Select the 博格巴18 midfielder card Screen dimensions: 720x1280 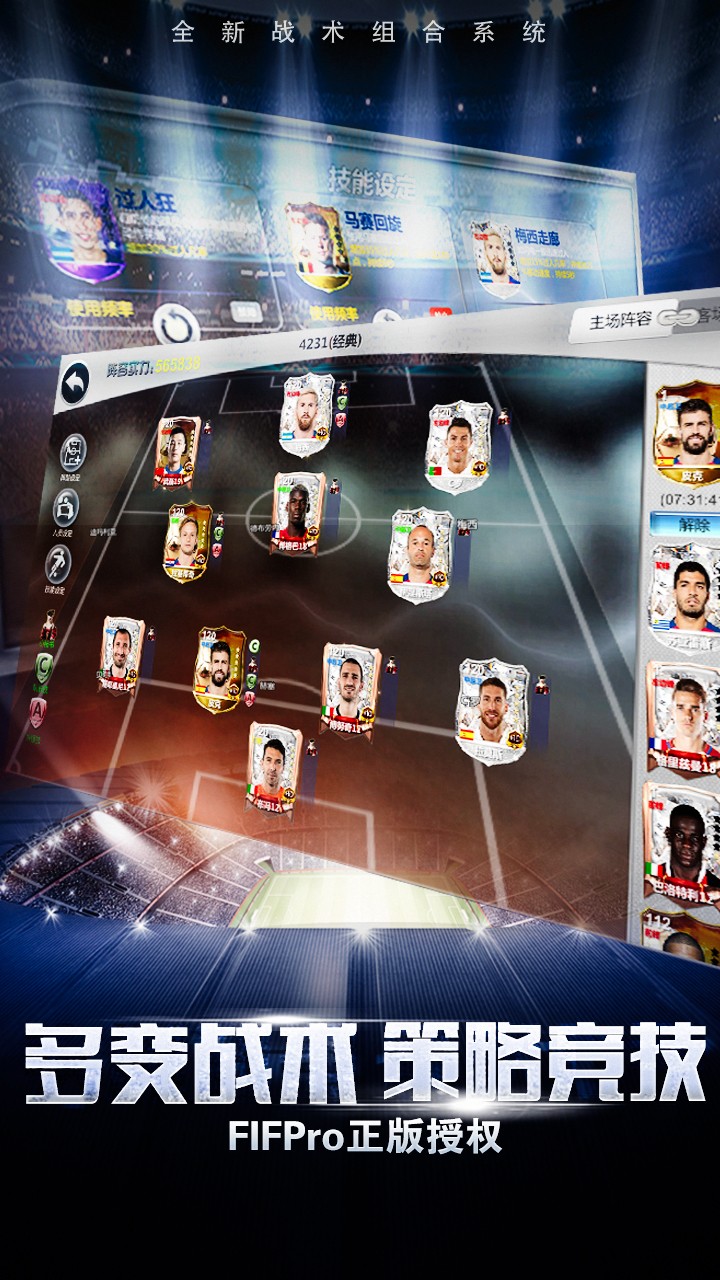point(298,514)
